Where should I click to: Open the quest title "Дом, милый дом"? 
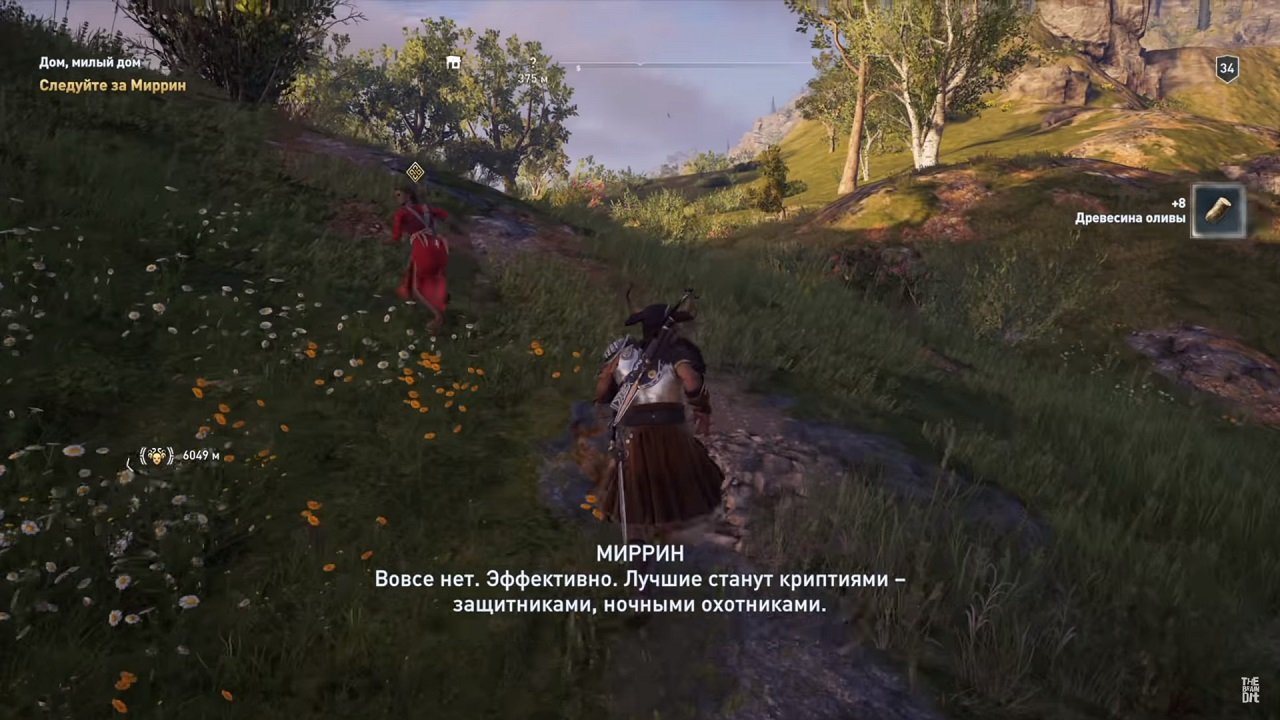pos(92,62)
